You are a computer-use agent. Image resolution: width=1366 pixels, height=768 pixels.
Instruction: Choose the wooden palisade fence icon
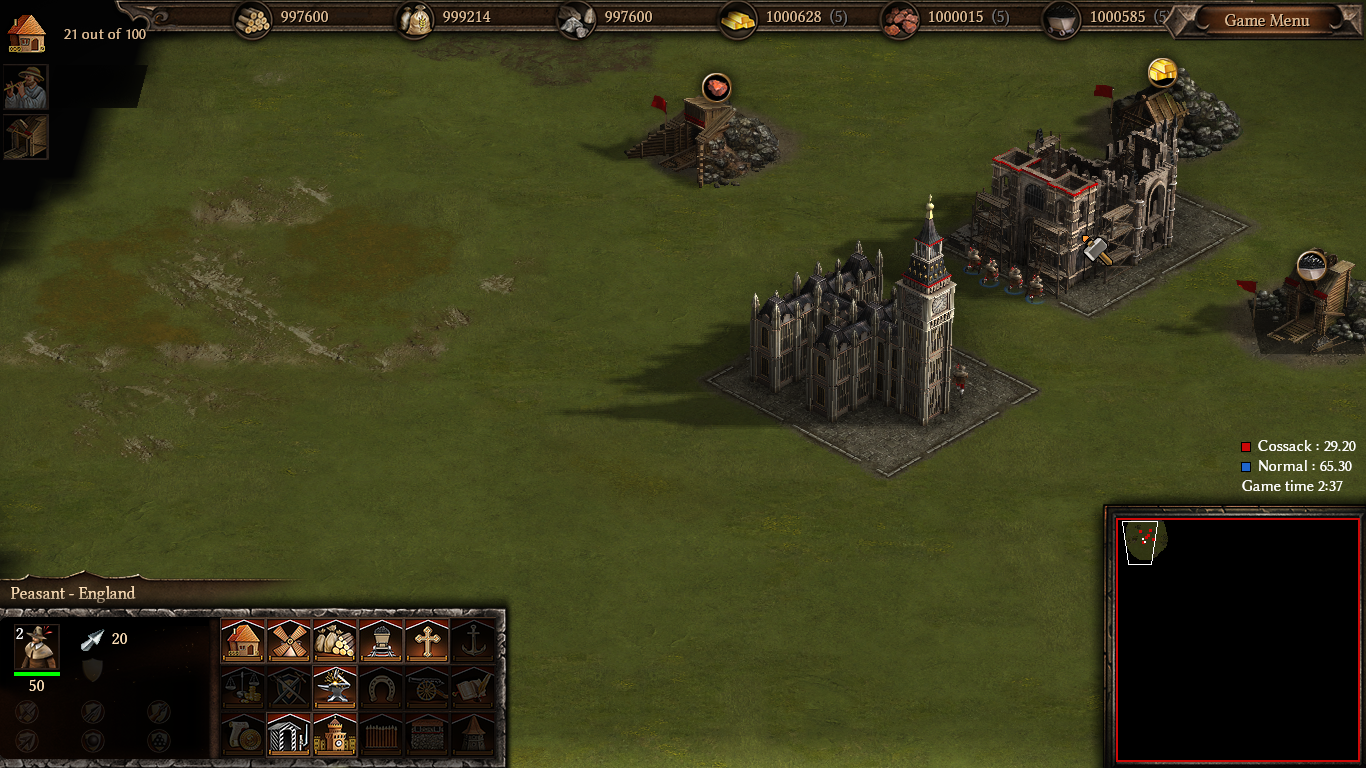[381, 734]
